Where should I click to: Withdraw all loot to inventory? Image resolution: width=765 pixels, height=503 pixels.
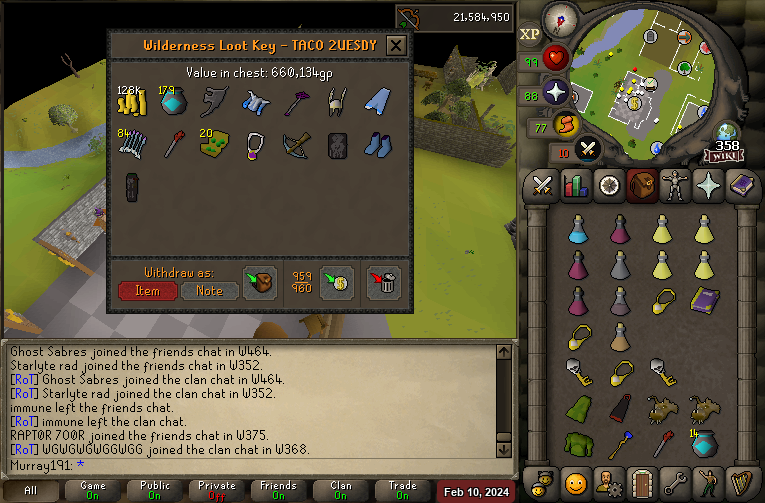click(x=260, y=282)
